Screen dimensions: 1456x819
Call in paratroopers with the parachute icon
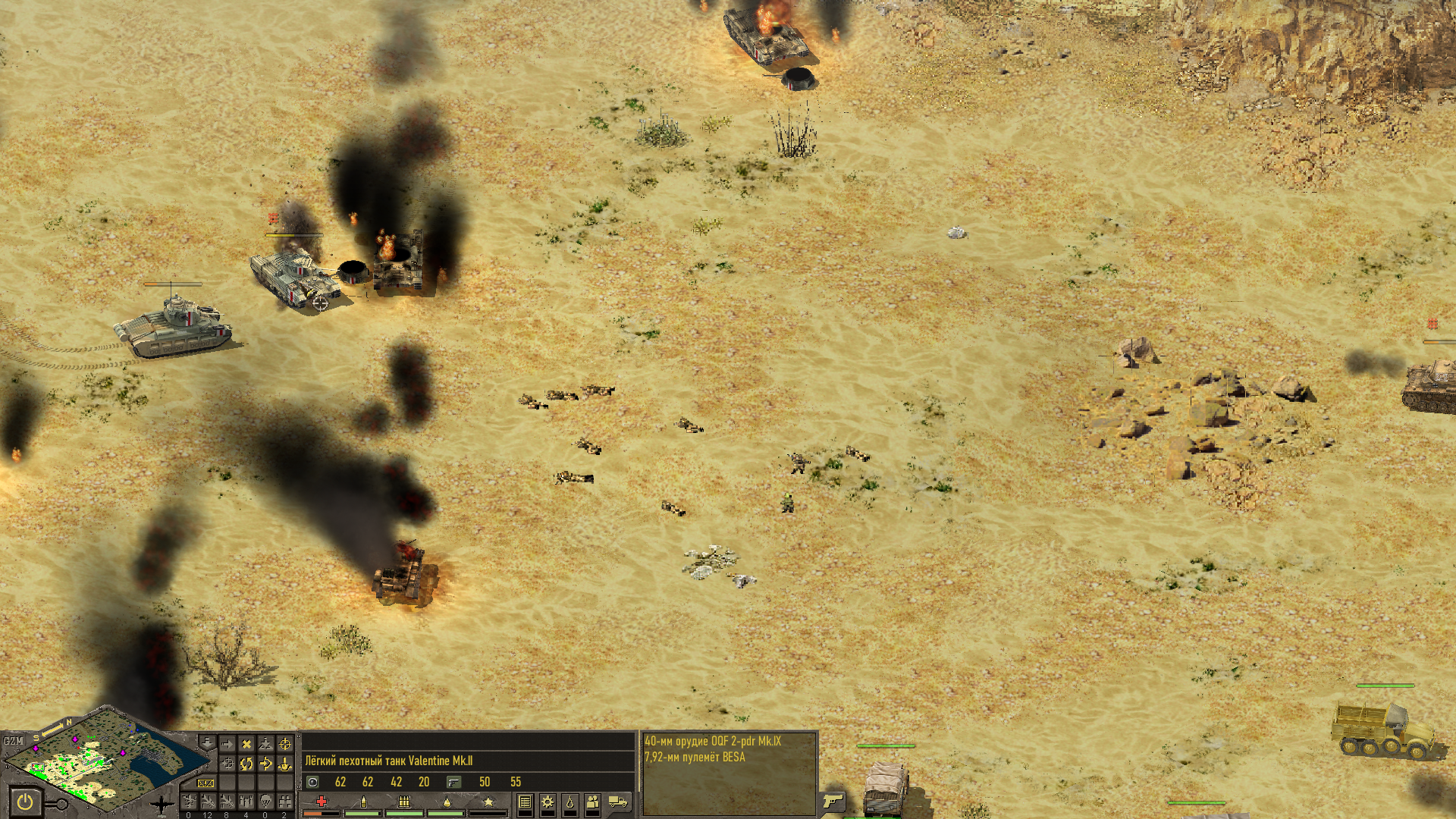click(x=265, y=802)
